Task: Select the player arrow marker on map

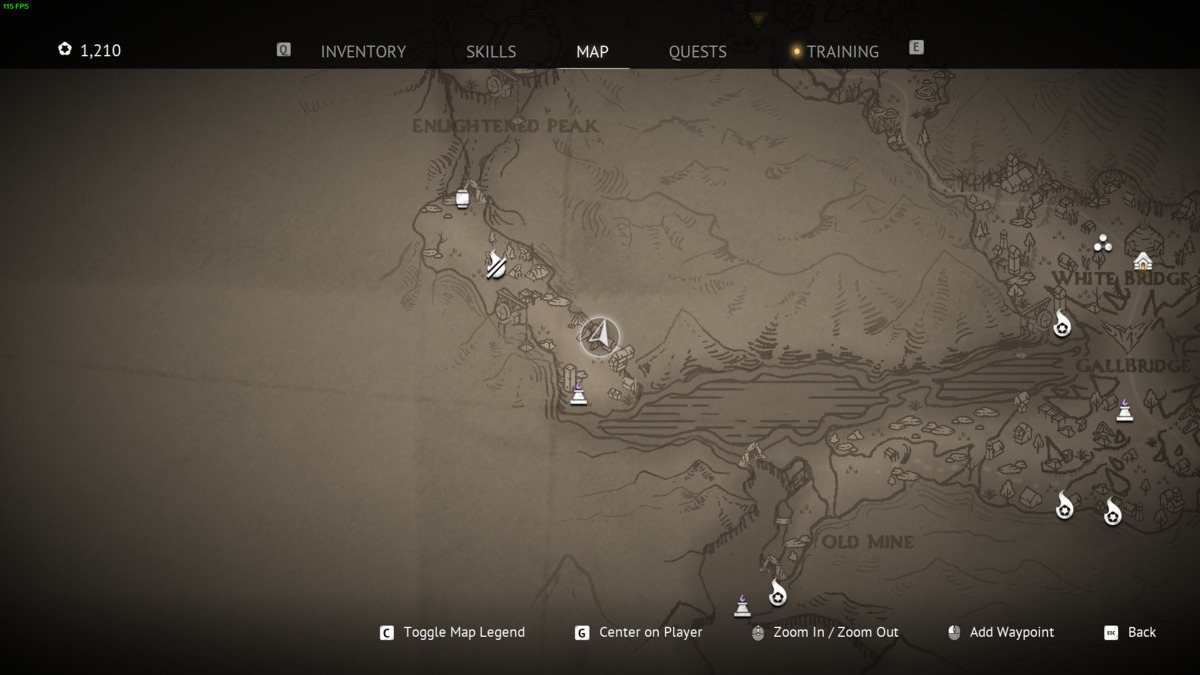Action: pyautogui.click(x=600, y=336)
